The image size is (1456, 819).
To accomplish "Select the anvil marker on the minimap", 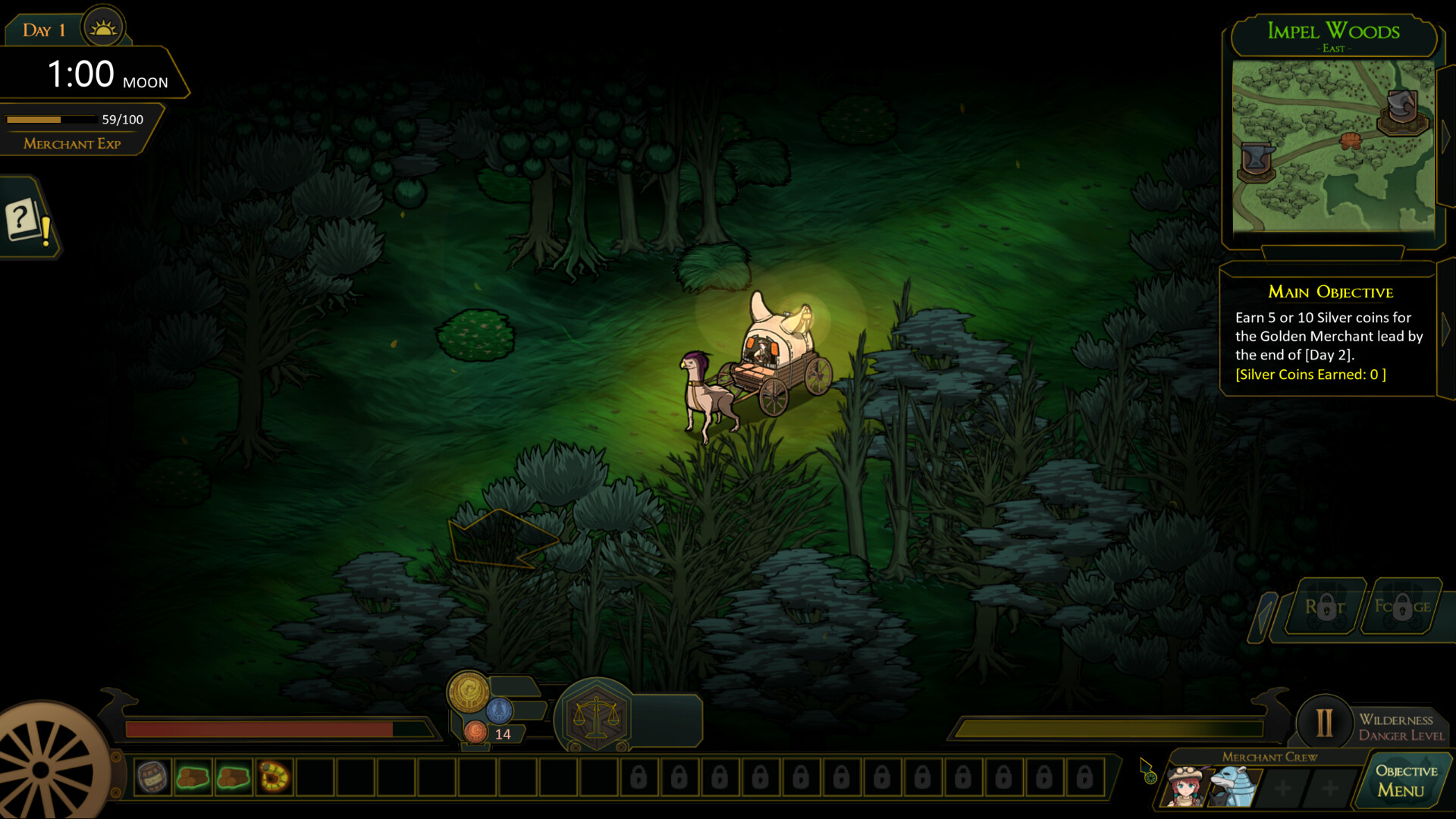I will pos(1256,161).
